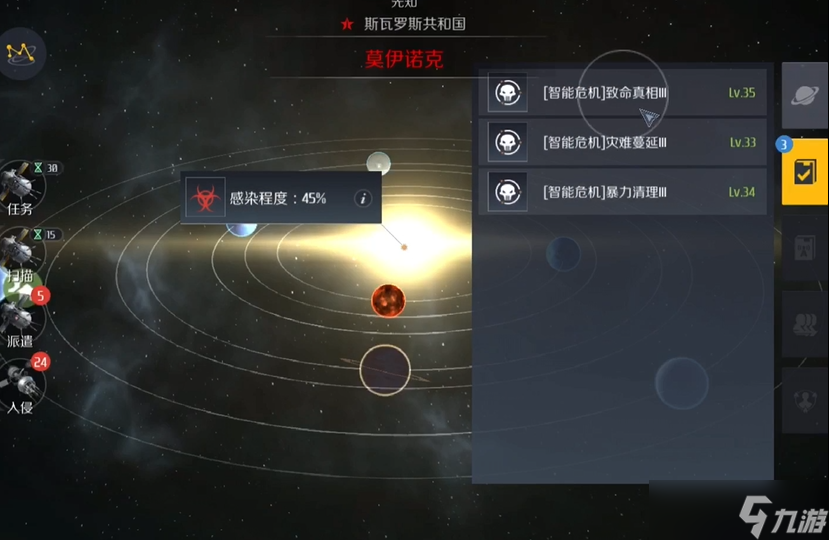Select the 致命真相III mission row

point(622,93)
